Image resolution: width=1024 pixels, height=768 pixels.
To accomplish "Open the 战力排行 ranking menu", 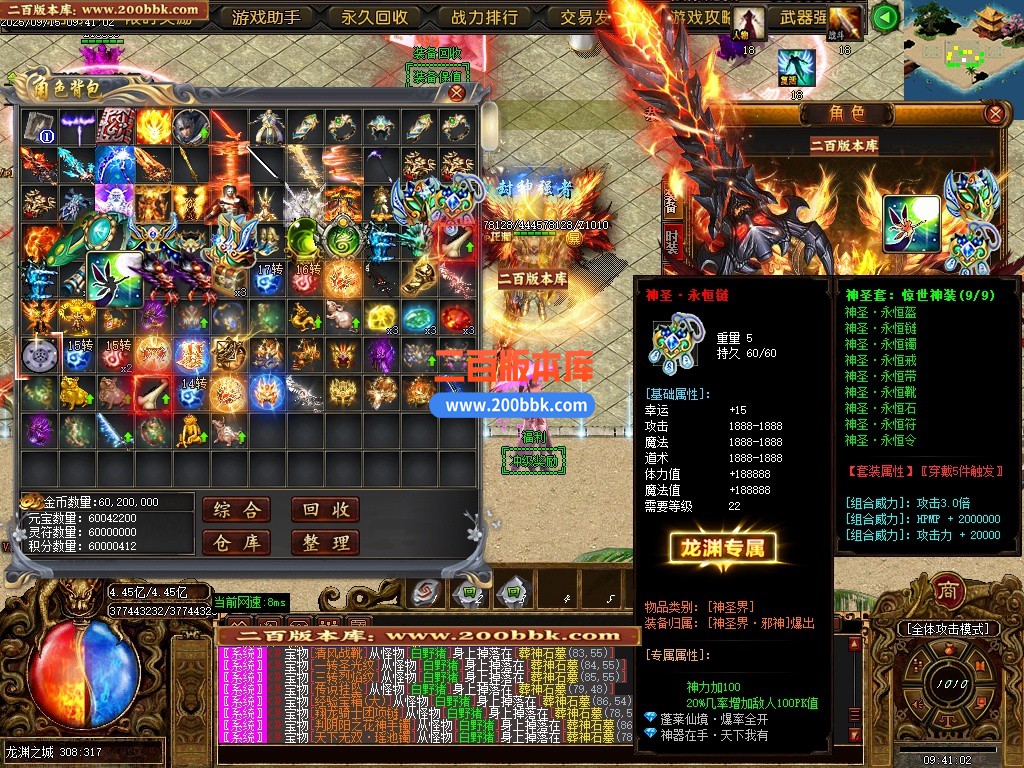I will 484,17.
